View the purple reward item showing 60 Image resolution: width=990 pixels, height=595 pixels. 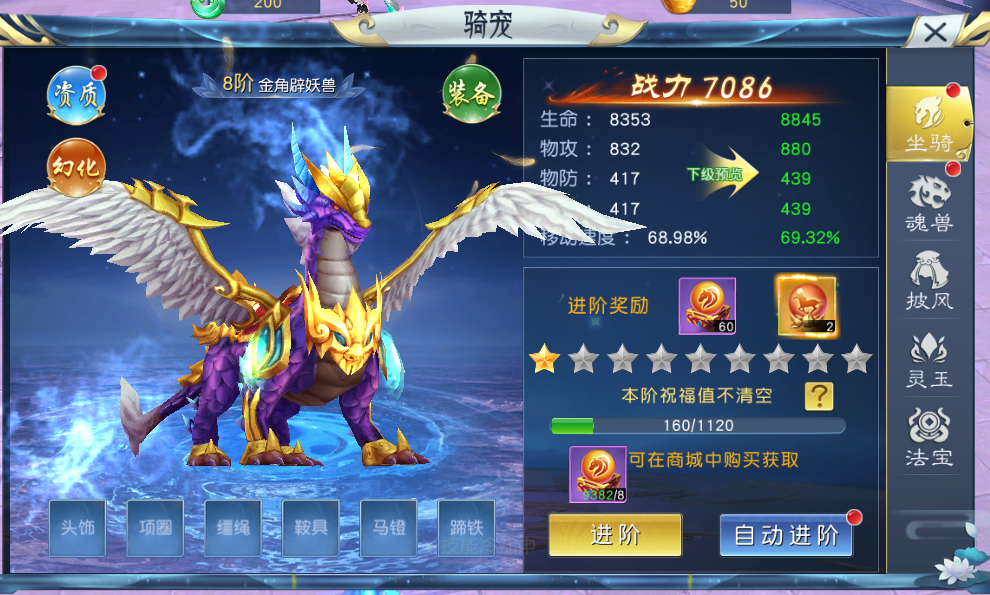[x=707, y=306]
